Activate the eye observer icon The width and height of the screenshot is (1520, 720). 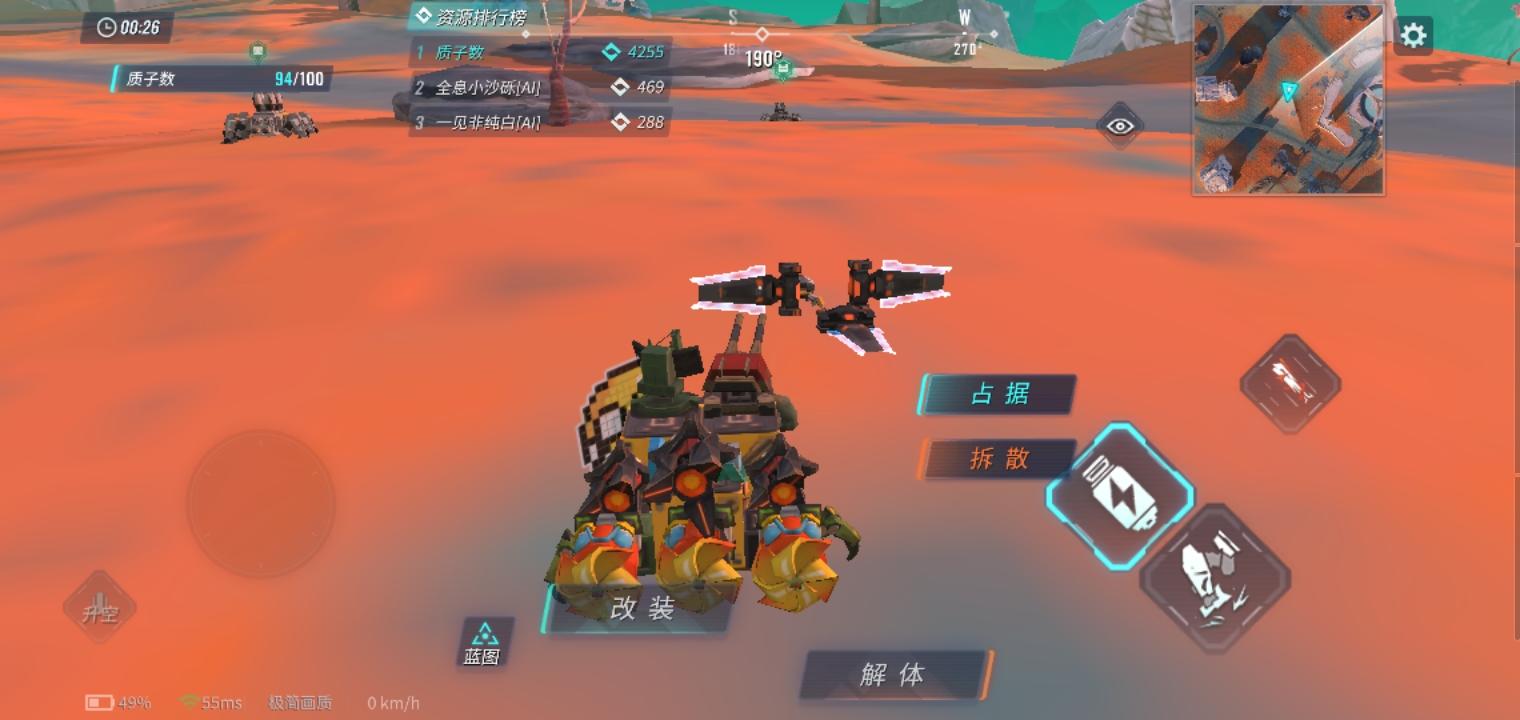(1119, 126)
